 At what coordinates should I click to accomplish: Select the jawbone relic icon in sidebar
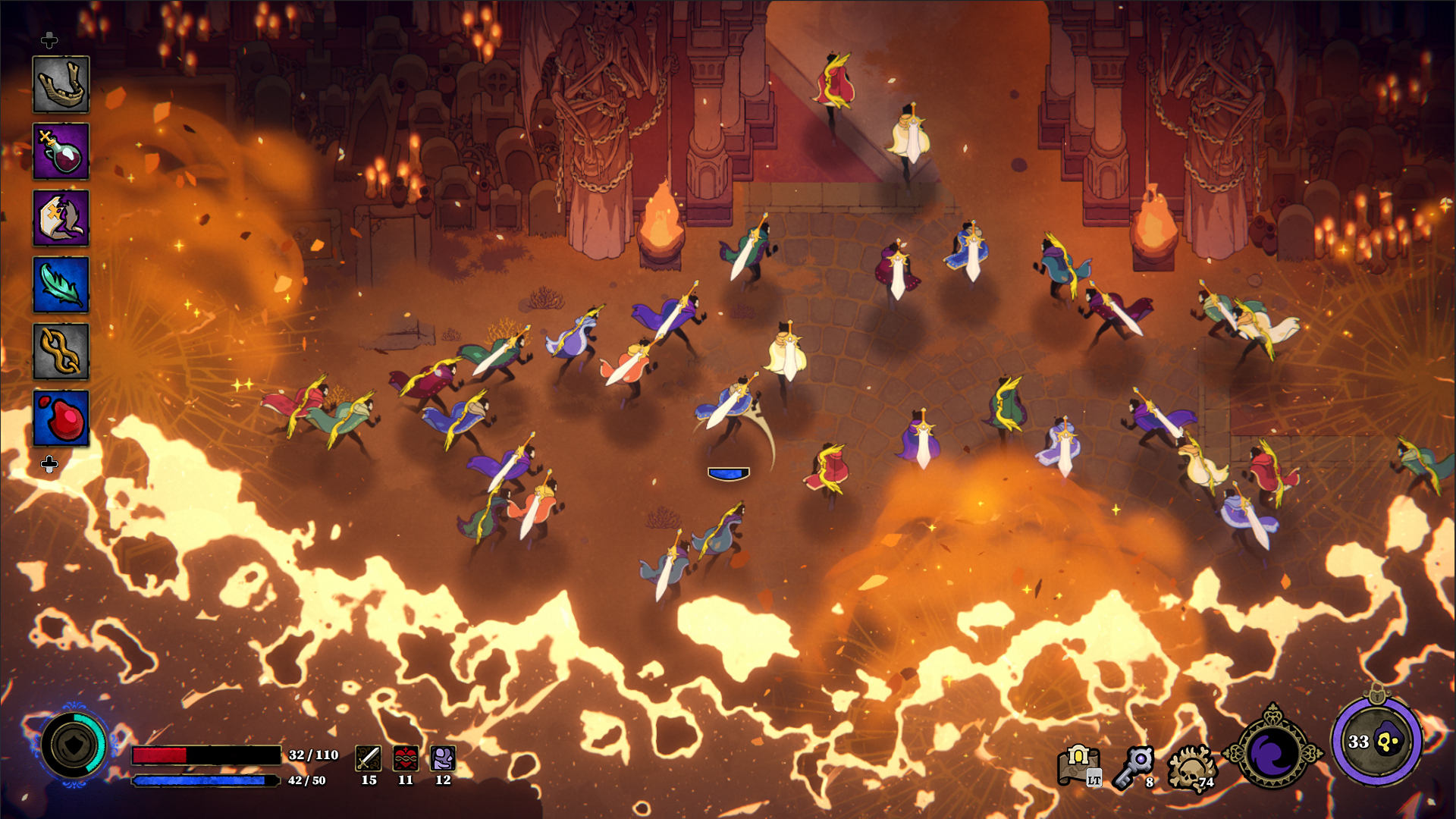click(x=62, y=83)
